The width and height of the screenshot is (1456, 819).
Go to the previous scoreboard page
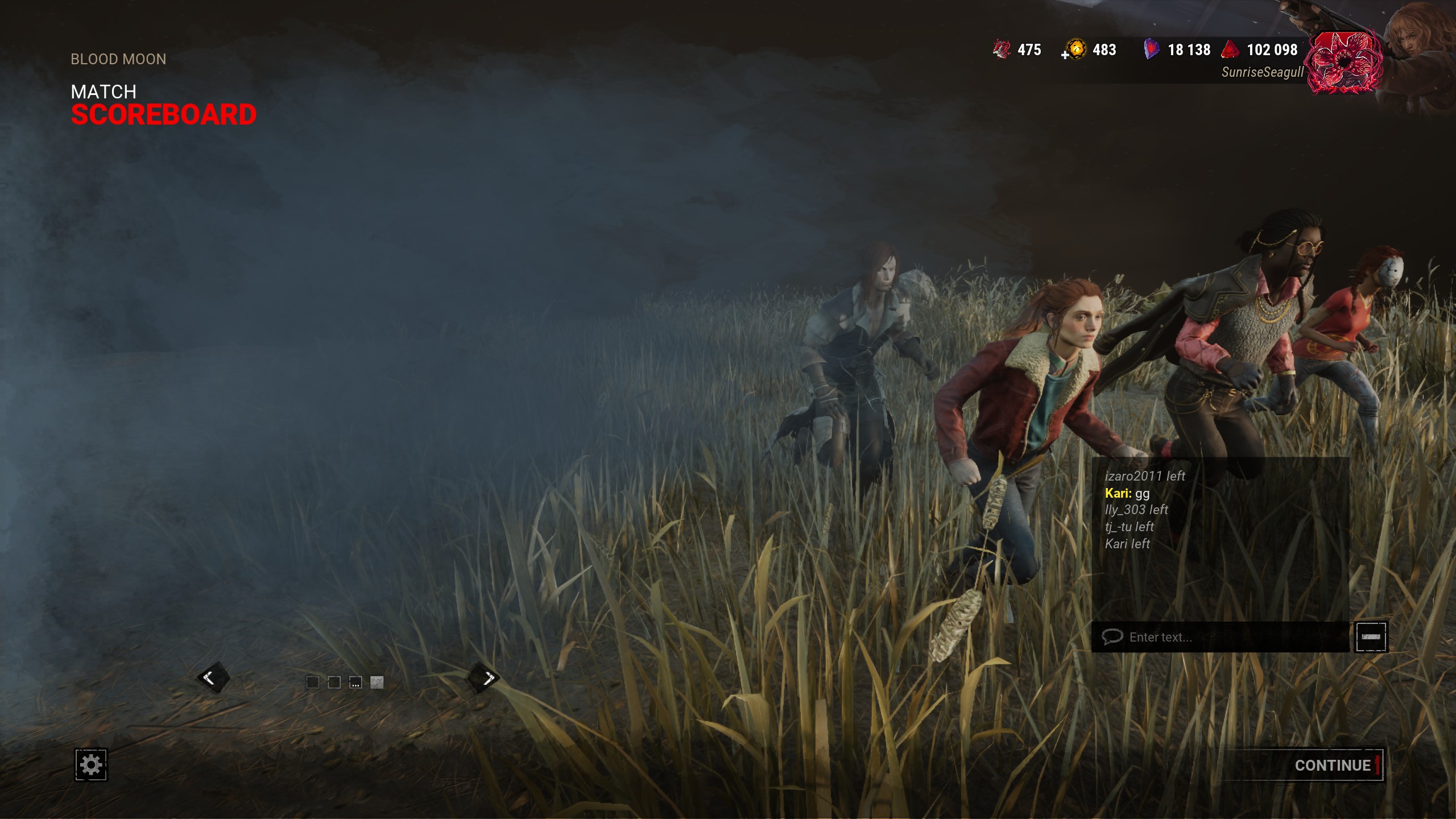(x=213, y=677)
